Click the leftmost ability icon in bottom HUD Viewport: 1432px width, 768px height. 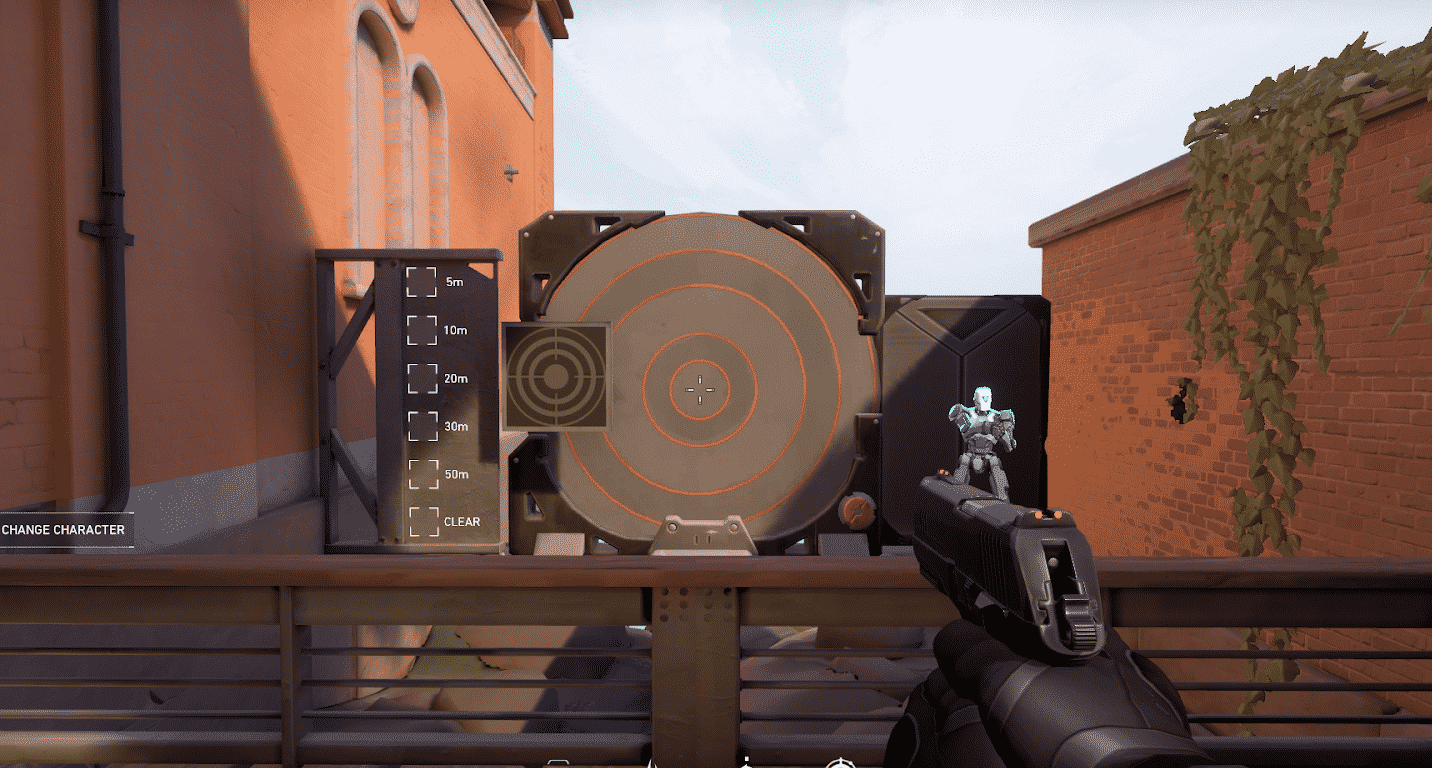[x=556, y=760]
